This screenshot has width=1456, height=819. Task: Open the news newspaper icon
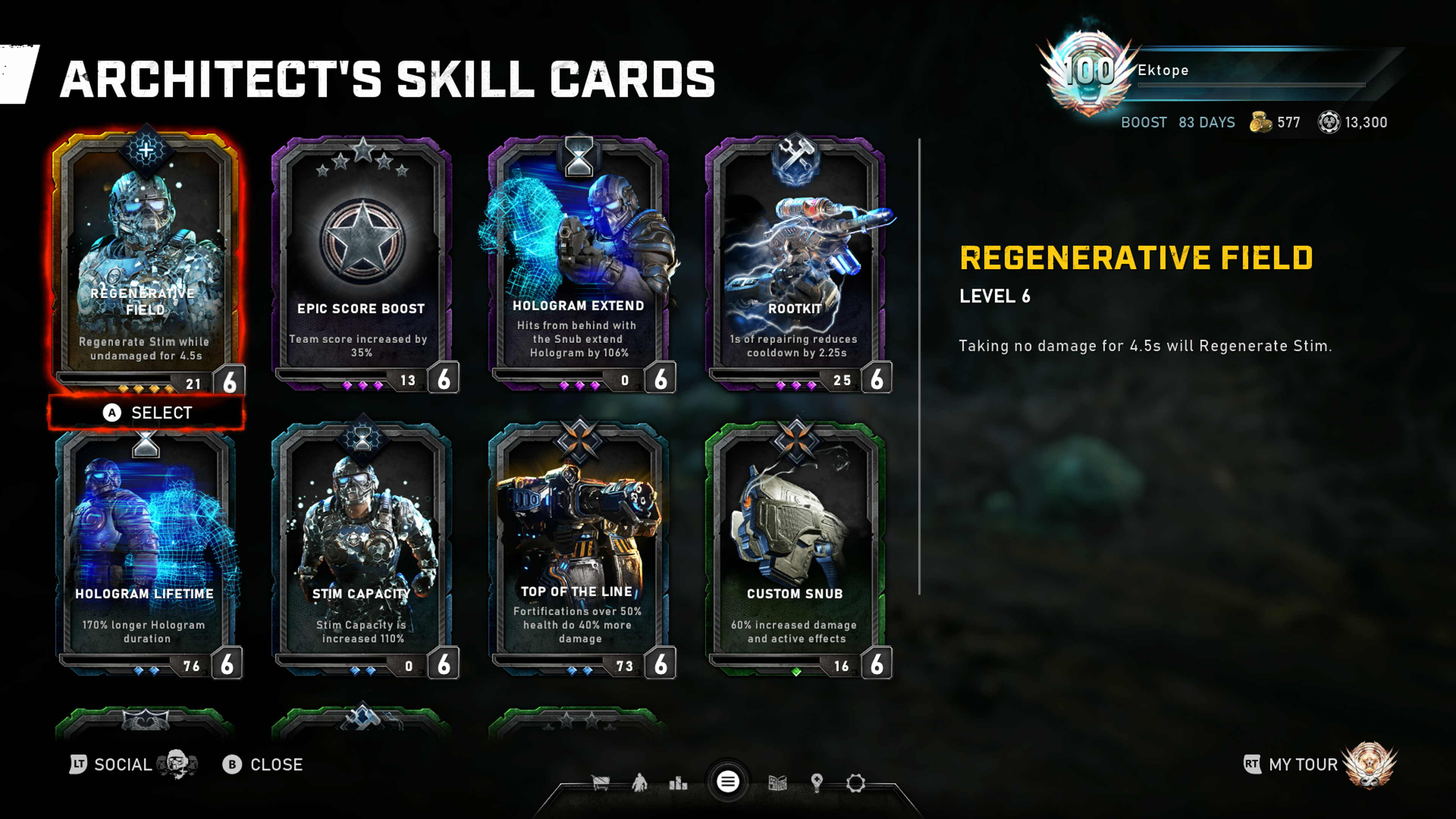click(778, 783)
